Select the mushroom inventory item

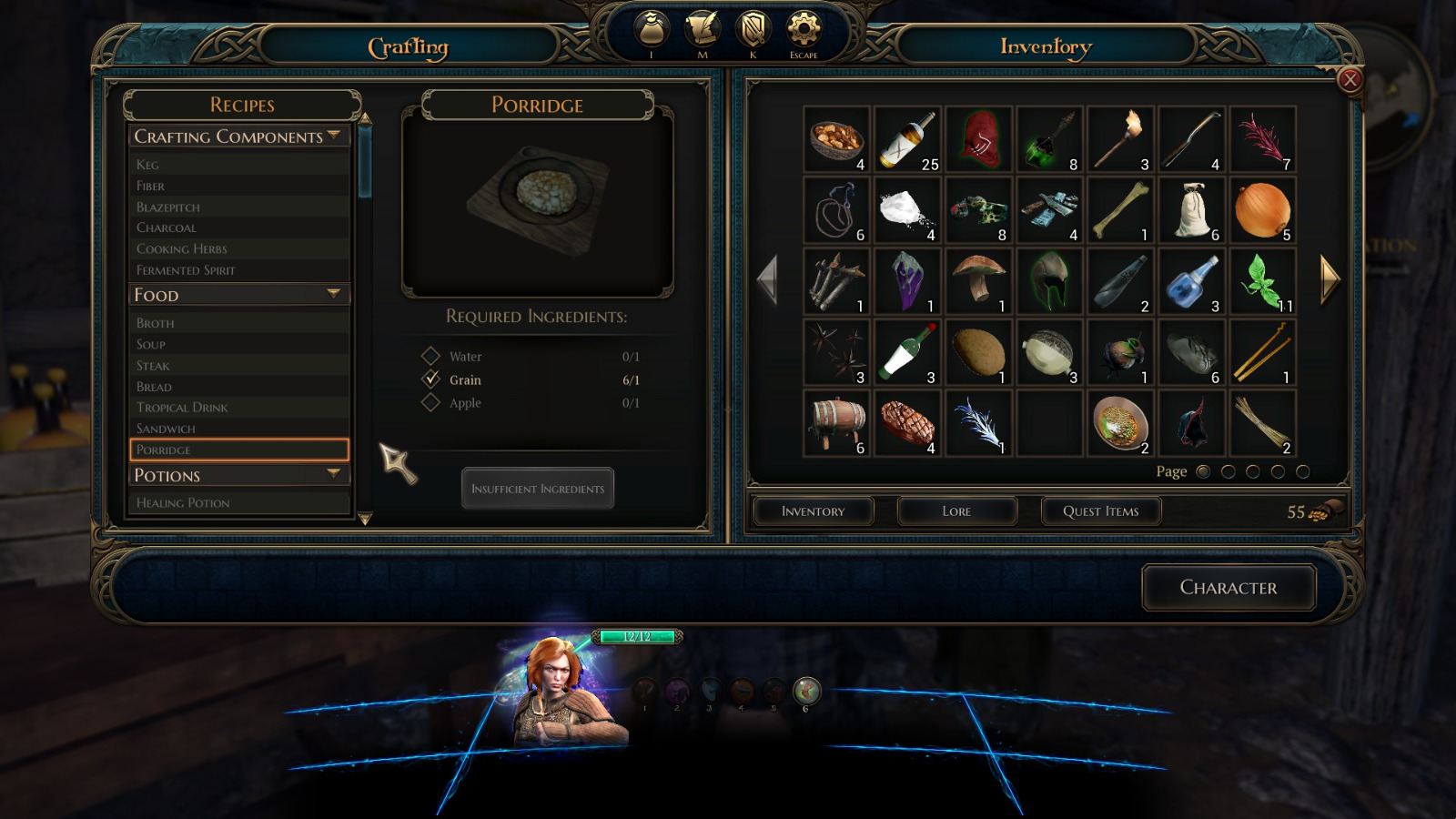(x=978, y=279)
